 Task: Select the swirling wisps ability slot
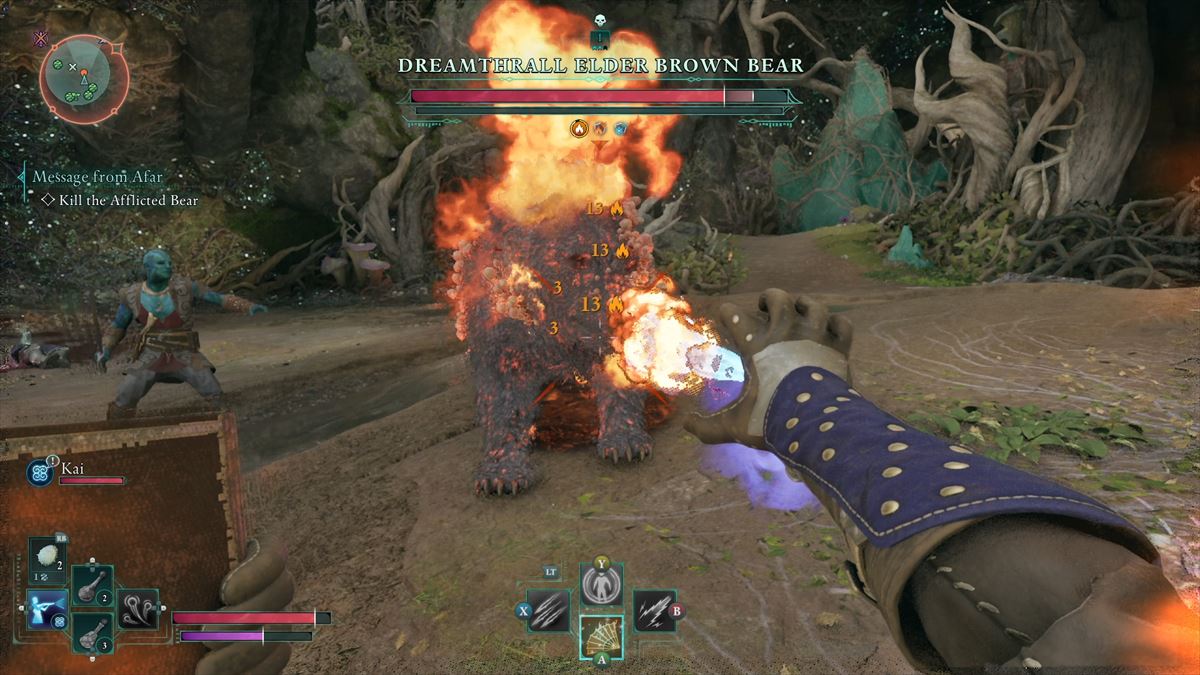138,608
